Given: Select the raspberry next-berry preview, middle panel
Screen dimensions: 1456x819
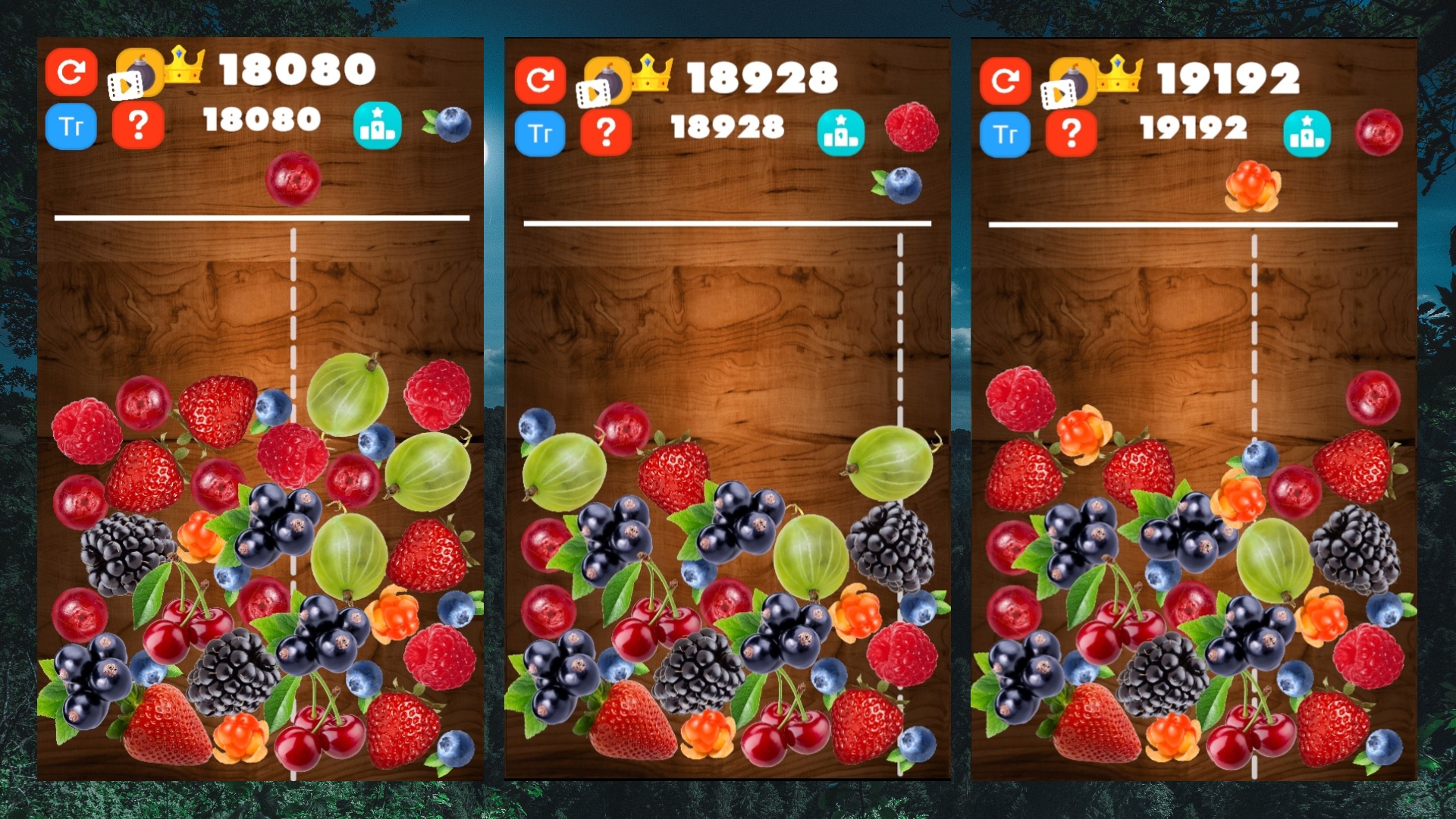Looking at the screenshot, I should coord(913,125).
